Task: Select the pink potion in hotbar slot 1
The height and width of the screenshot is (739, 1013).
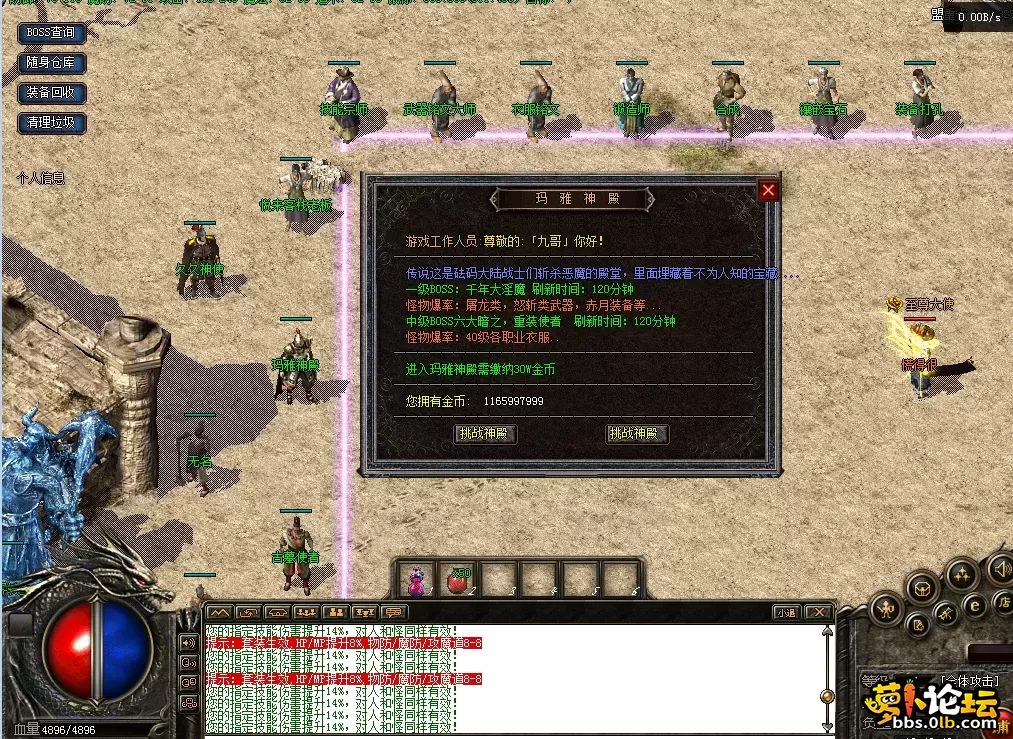Action: (x=417, y=579)
